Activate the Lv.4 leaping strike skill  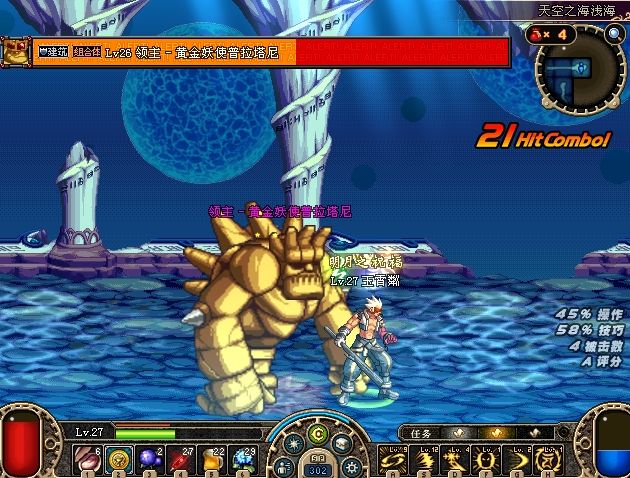[x=457, y=459]
